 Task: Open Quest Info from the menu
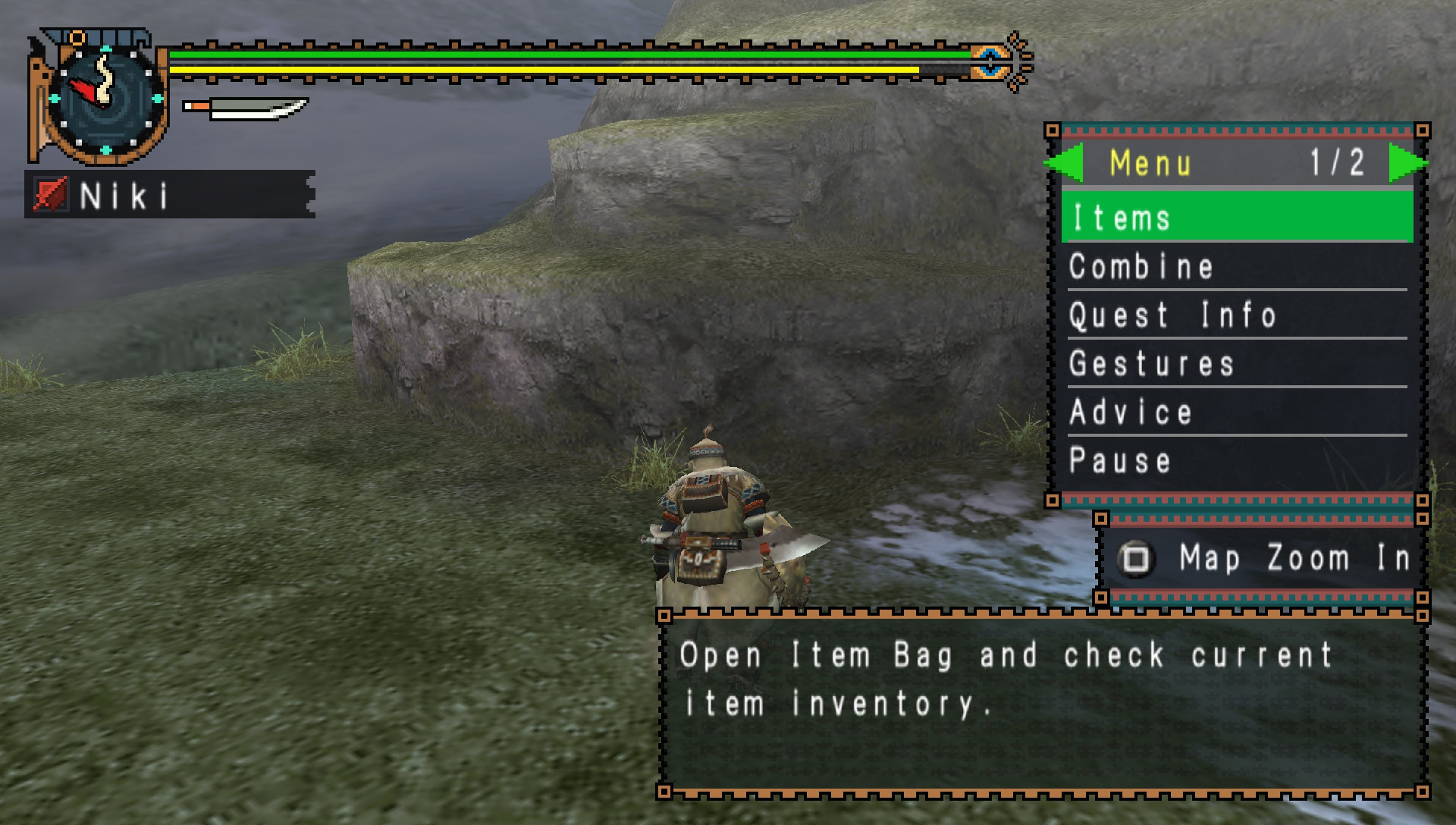click(1236, 315)
